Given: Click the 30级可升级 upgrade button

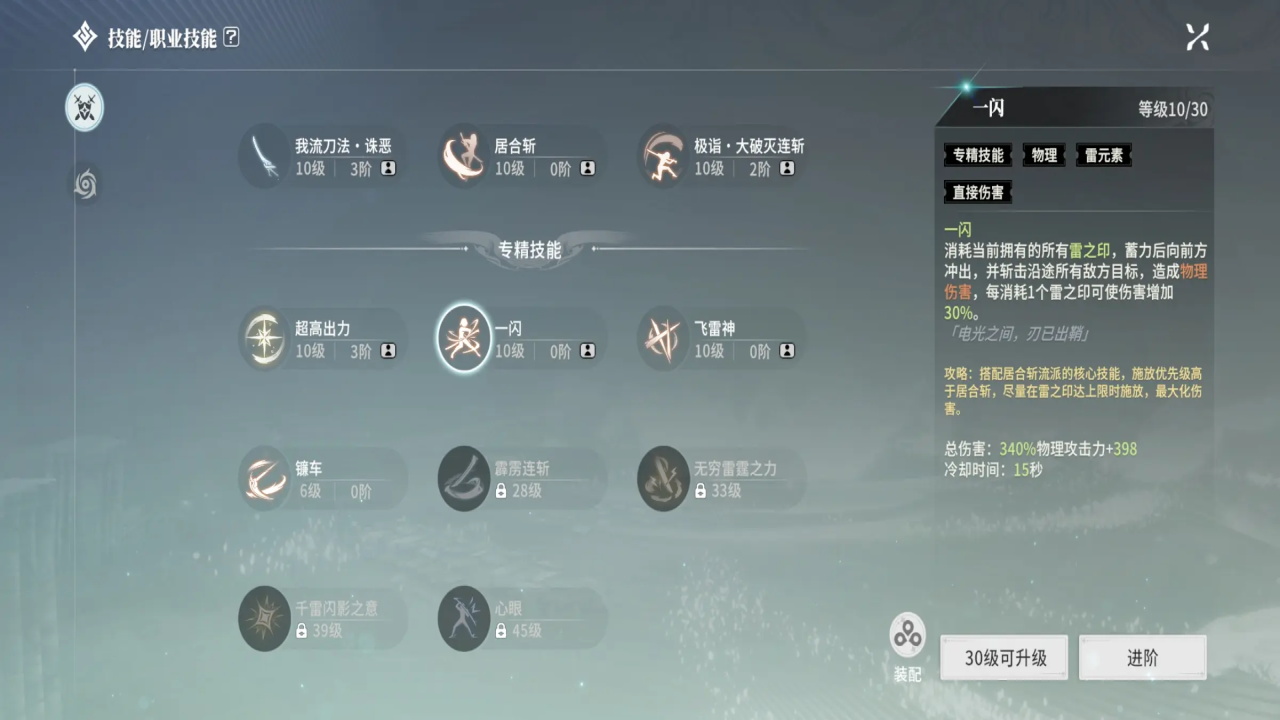Looking at the screenshot, I should (1004, 658).
